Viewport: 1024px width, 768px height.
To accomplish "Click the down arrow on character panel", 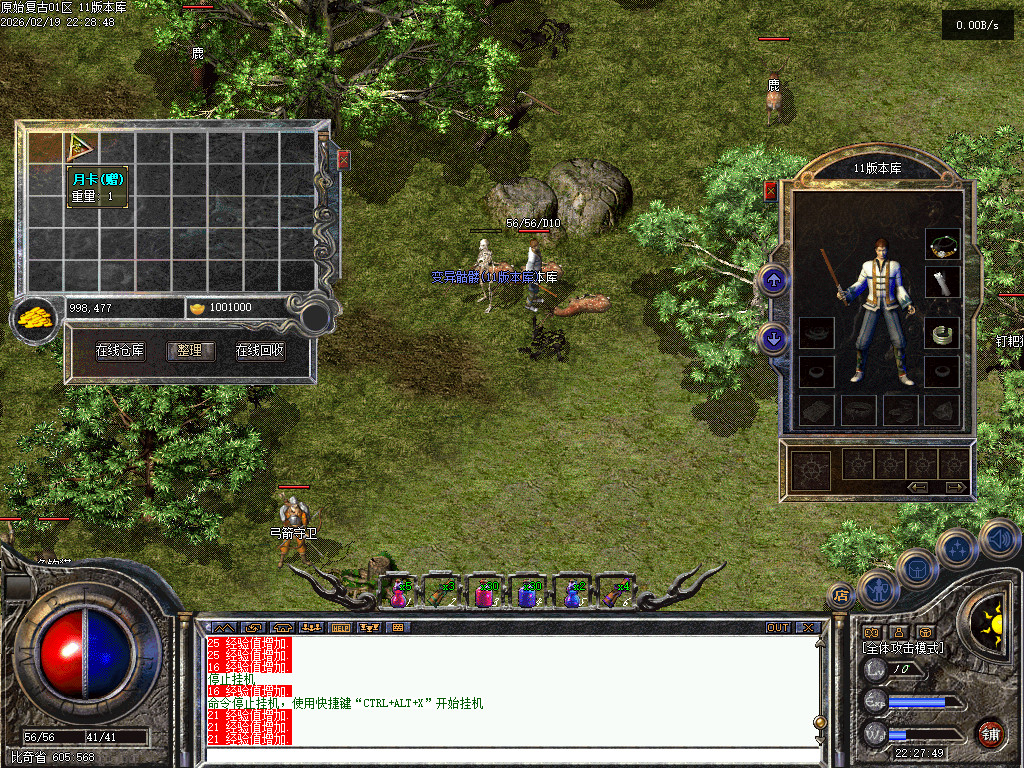I will click(773, 338).
